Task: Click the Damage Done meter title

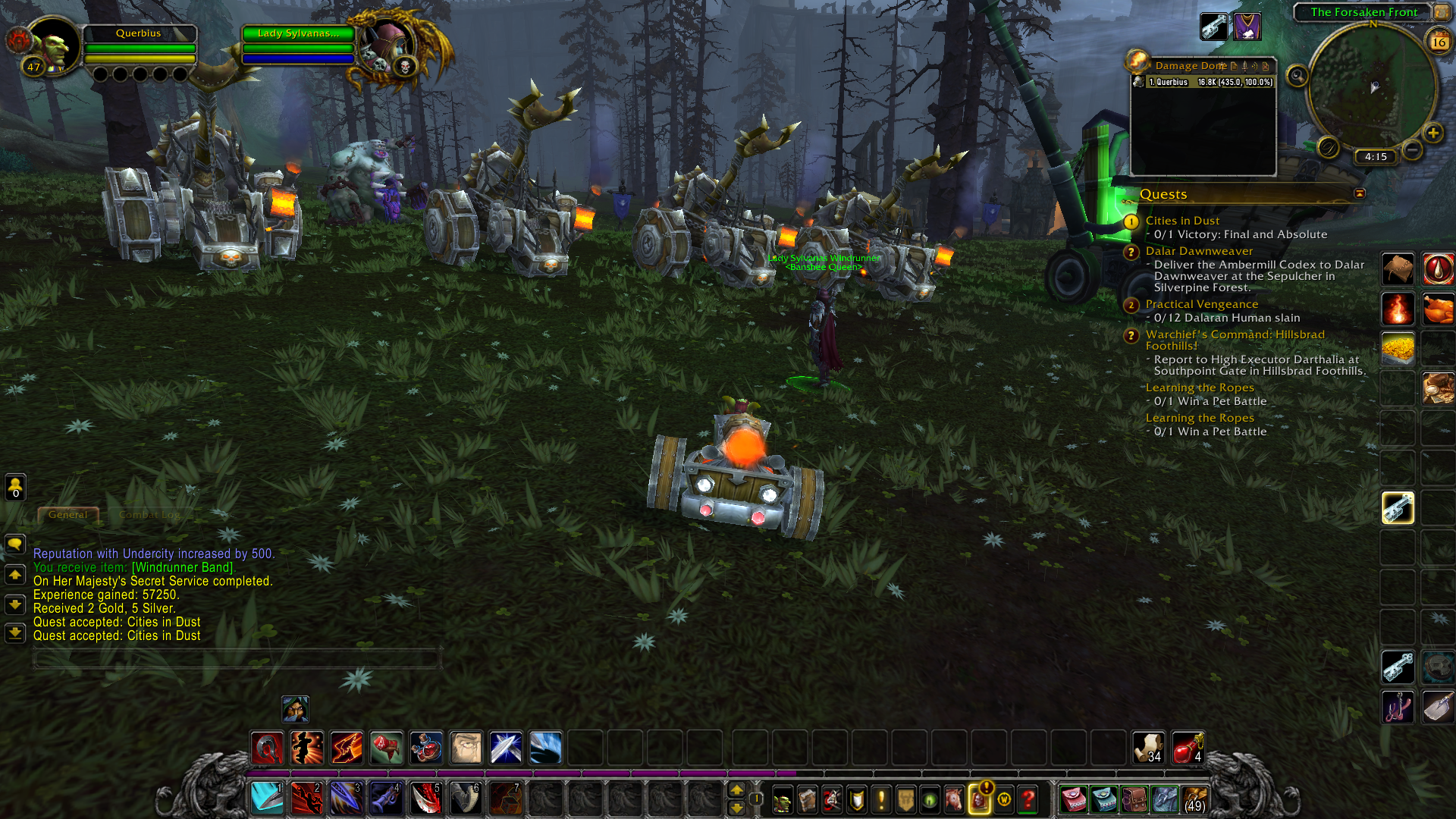Action: click(x=1190, y=66)
